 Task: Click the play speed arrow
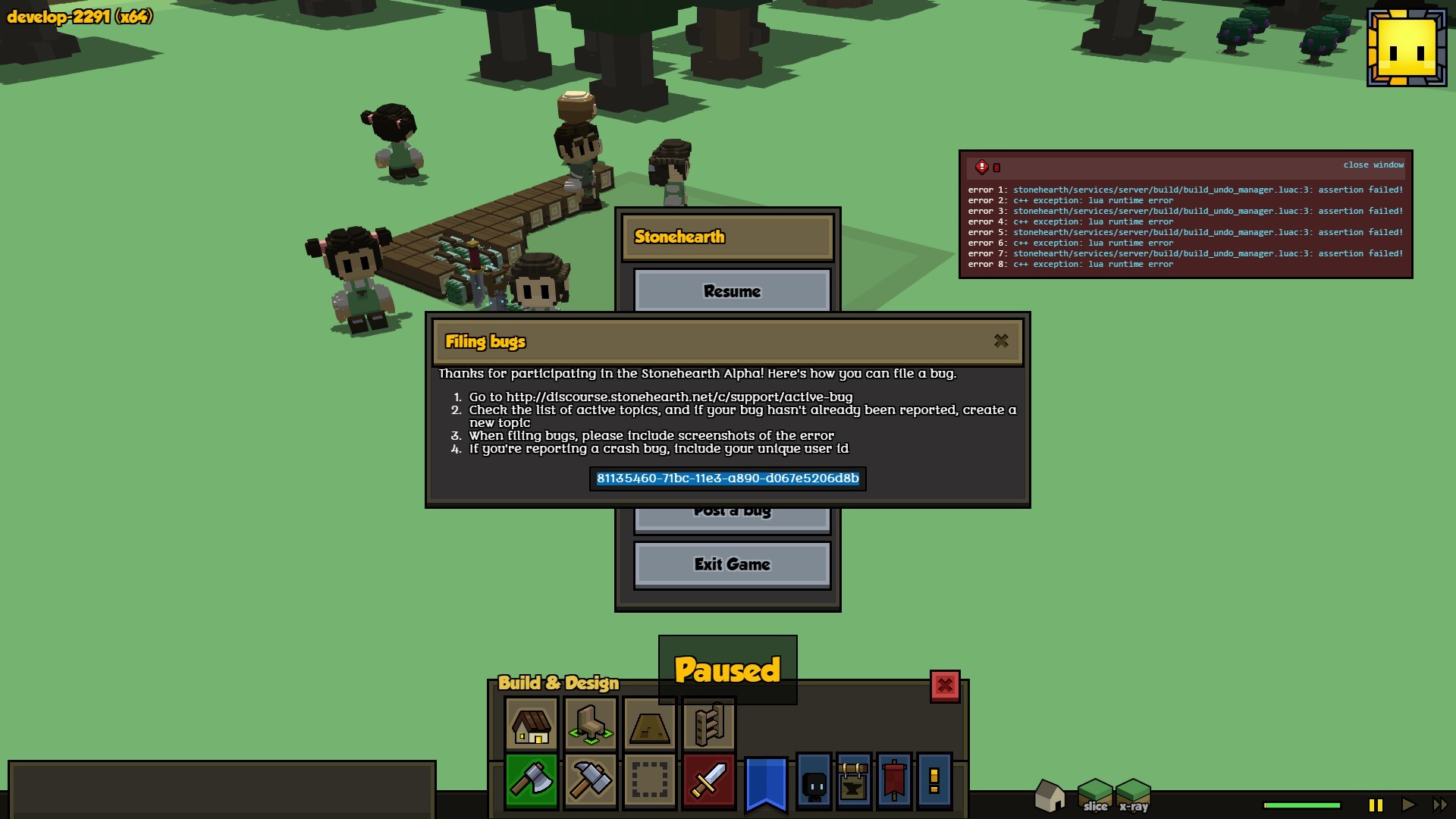click(1408, 805)
